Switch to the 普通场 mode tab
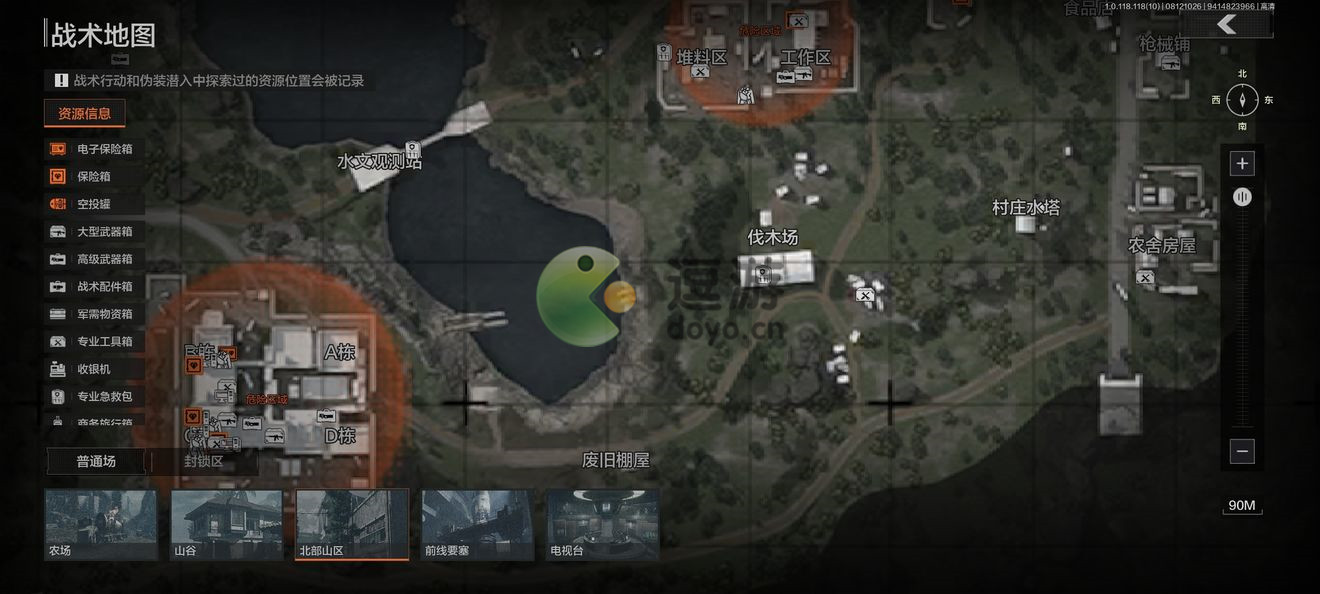 tap(96, 461)
